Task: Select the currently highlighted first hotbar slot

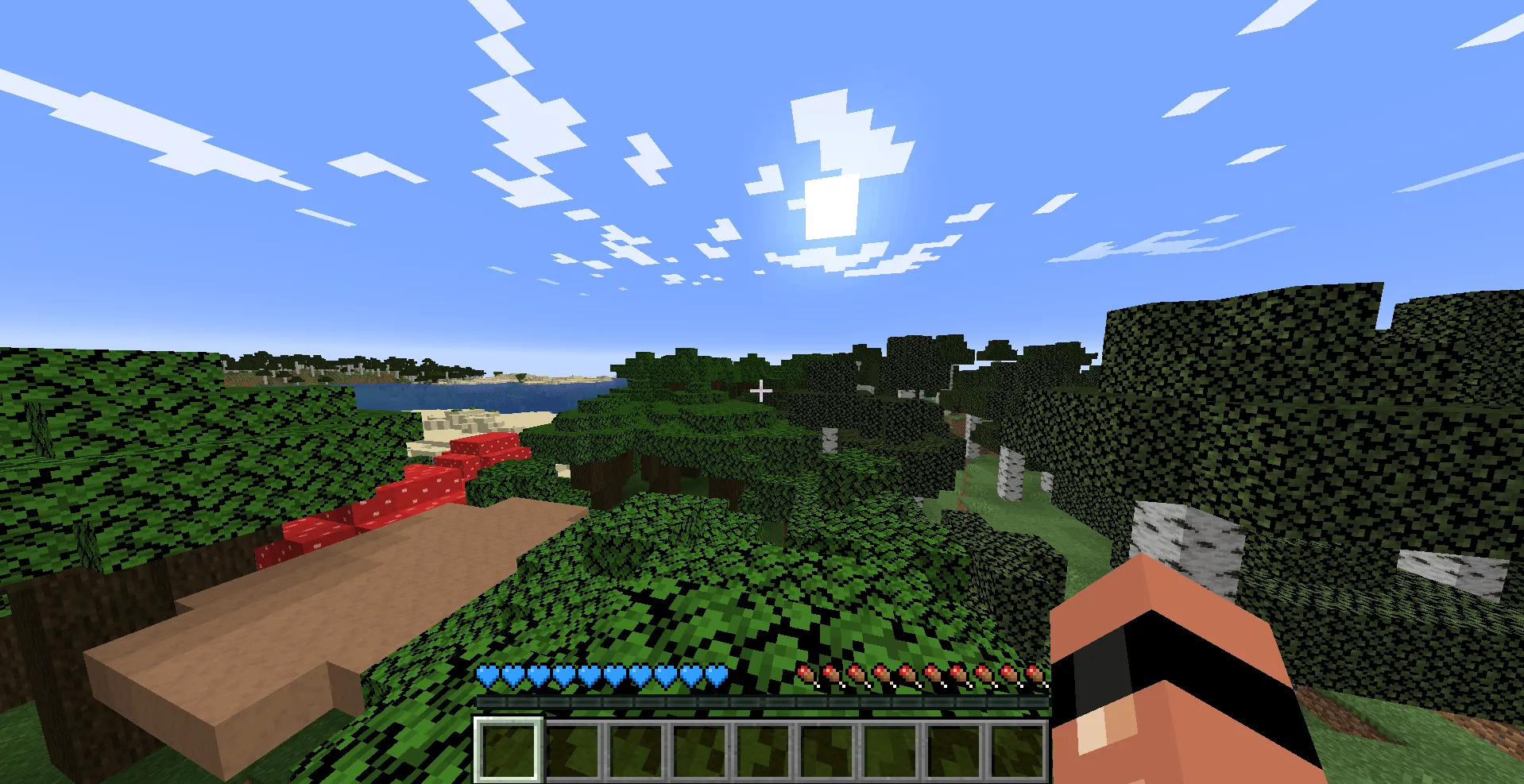Action: tap(507, 747)
